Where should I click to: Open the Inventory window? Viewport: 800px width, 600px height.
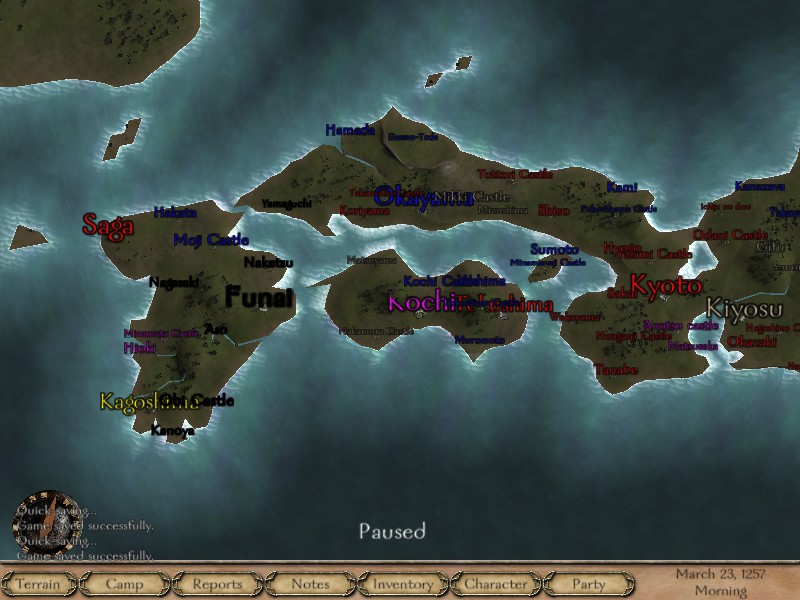point(403,584)
